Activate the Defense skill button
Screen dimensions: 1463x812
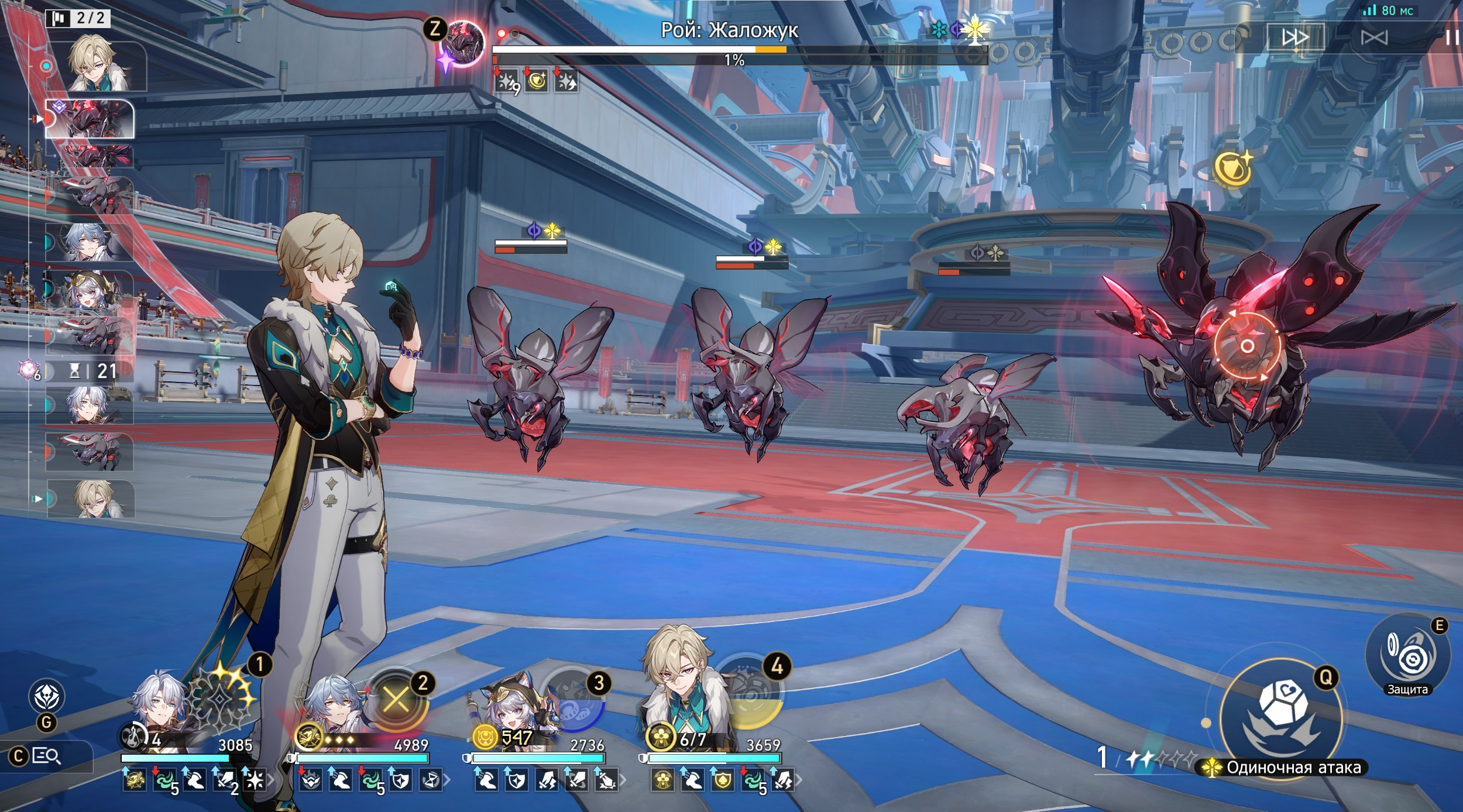point(1407,656)
